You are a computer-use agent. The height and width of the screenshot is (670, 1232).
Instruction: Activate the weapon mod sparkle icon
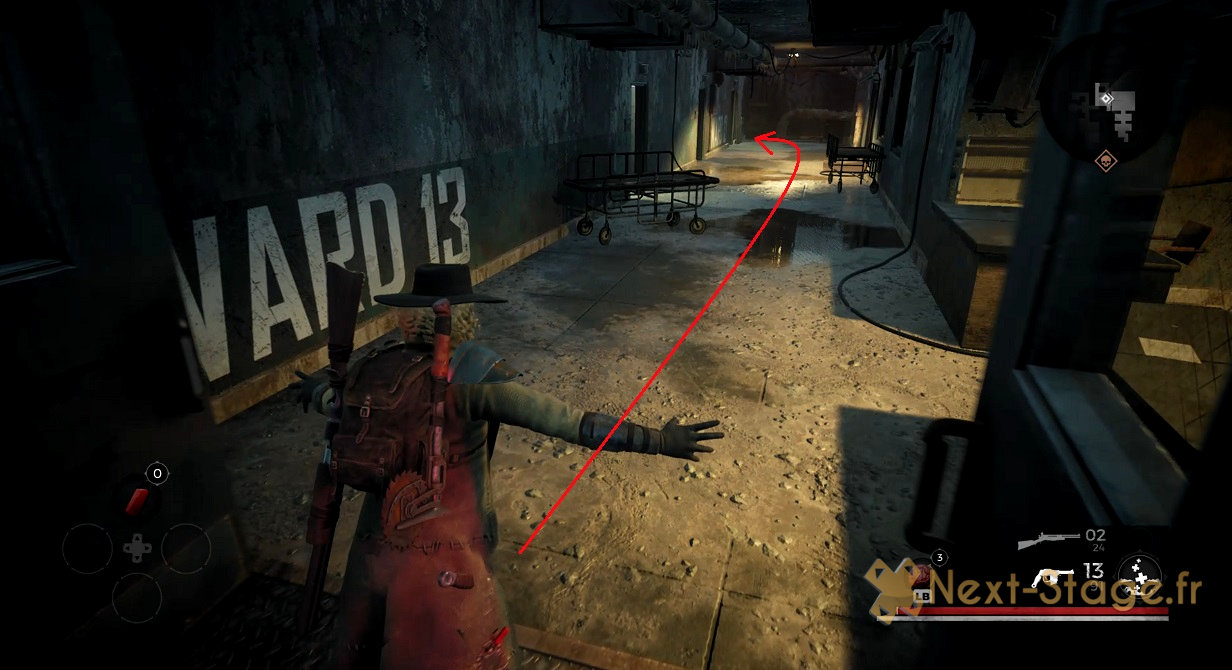(x=1139, y=574)
